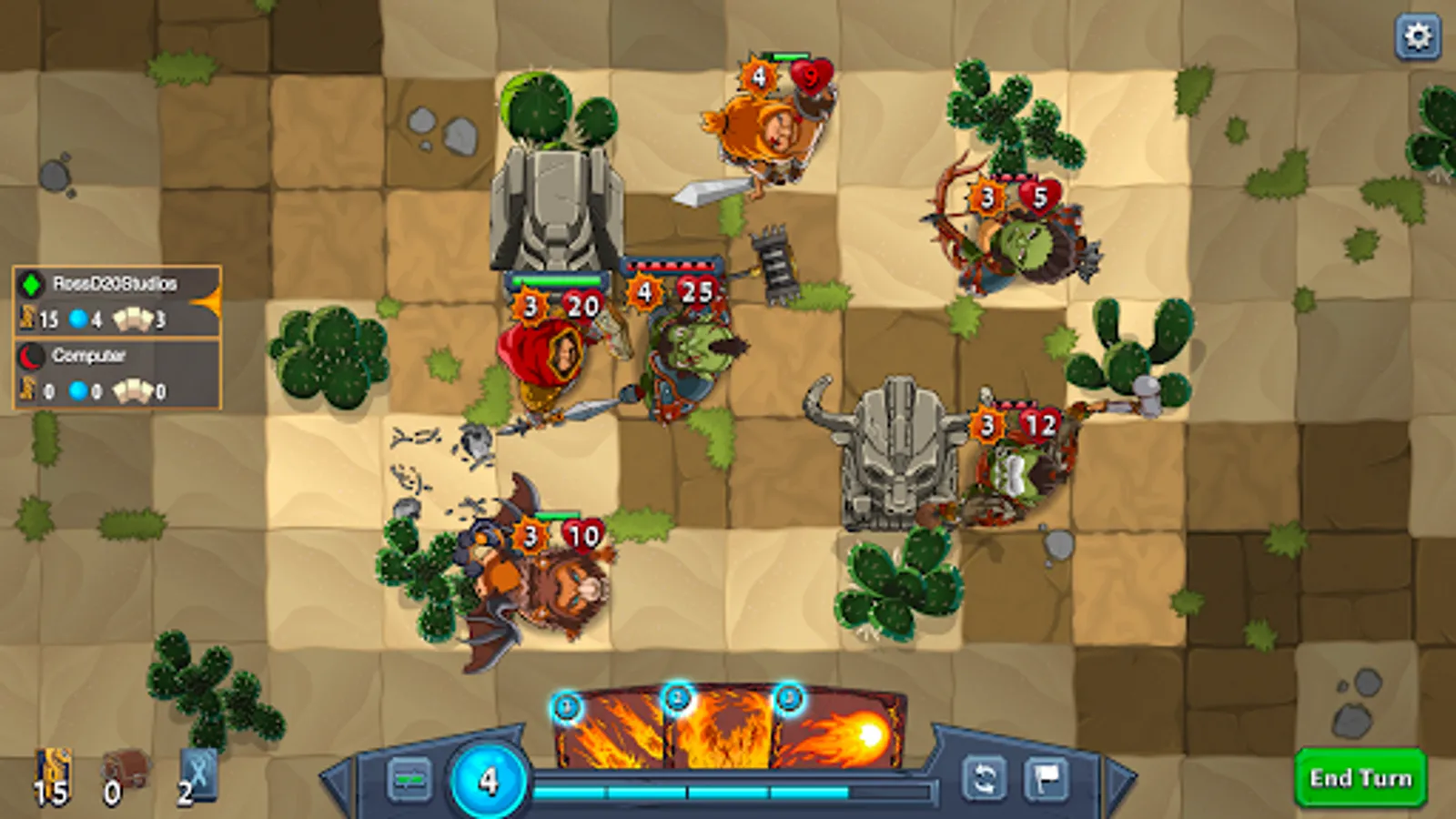Toggle the hand visibility card icon
This screenshot has width=1456, height=819.
[x=409, y=780]
